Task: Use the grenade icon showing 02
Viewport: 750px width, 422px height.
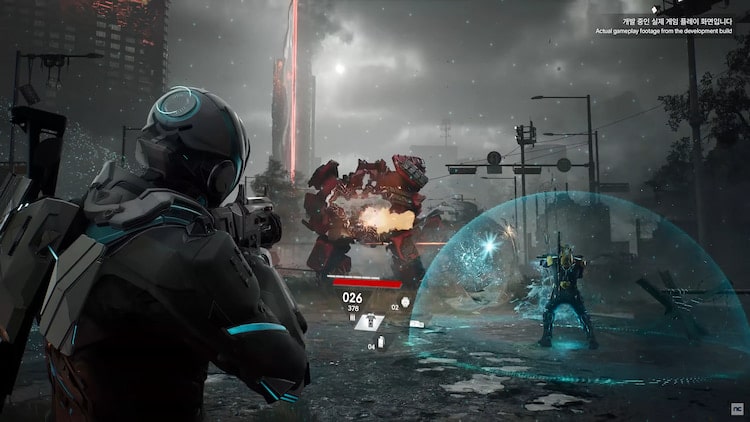Action: [x=404, y=302]
